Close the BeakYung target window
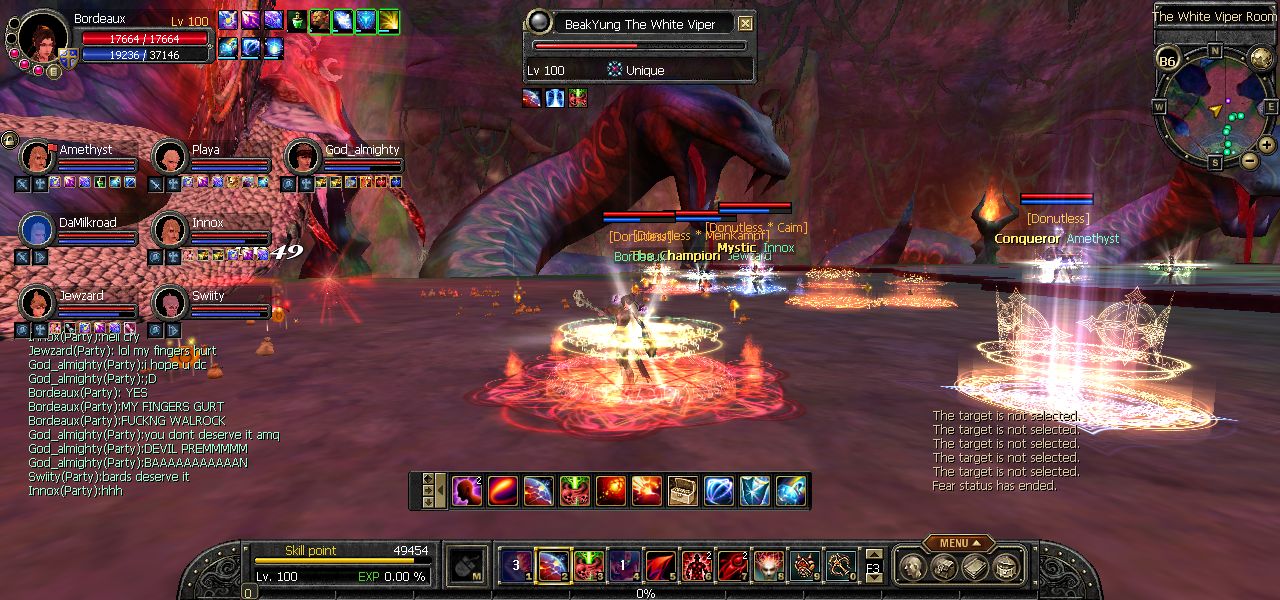This screenshot has width=1280, height=600. [x=745, y=24]
